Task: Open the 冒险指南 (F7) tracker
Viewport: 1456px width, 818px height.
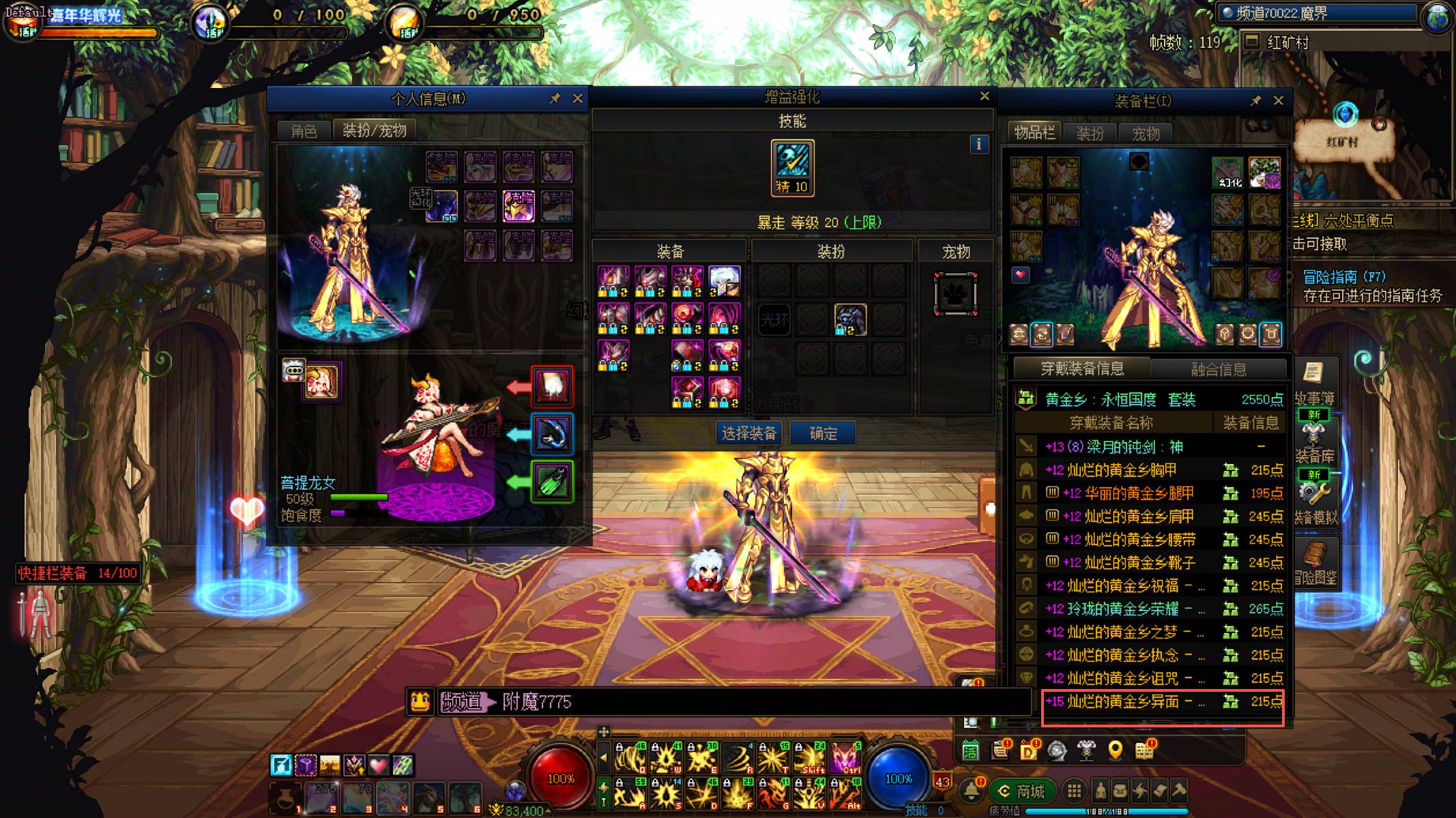Action: pyautogui.click(x=1343, y=276)
